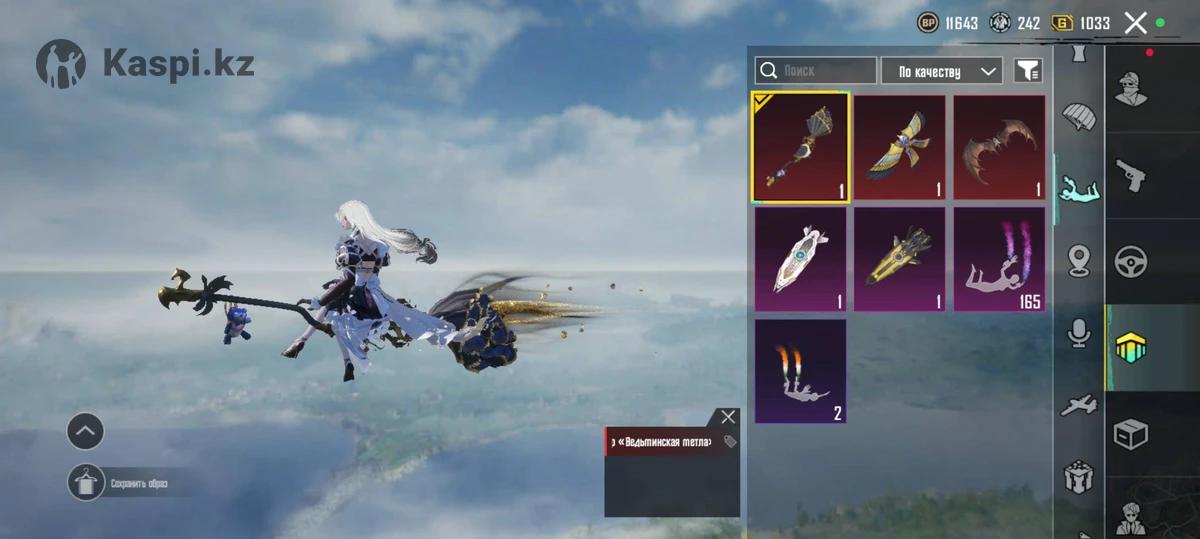The height and width of the screenshot is (539, 1200).
Task: Select the witch broom glider item
Action: [x=800, y=148]
